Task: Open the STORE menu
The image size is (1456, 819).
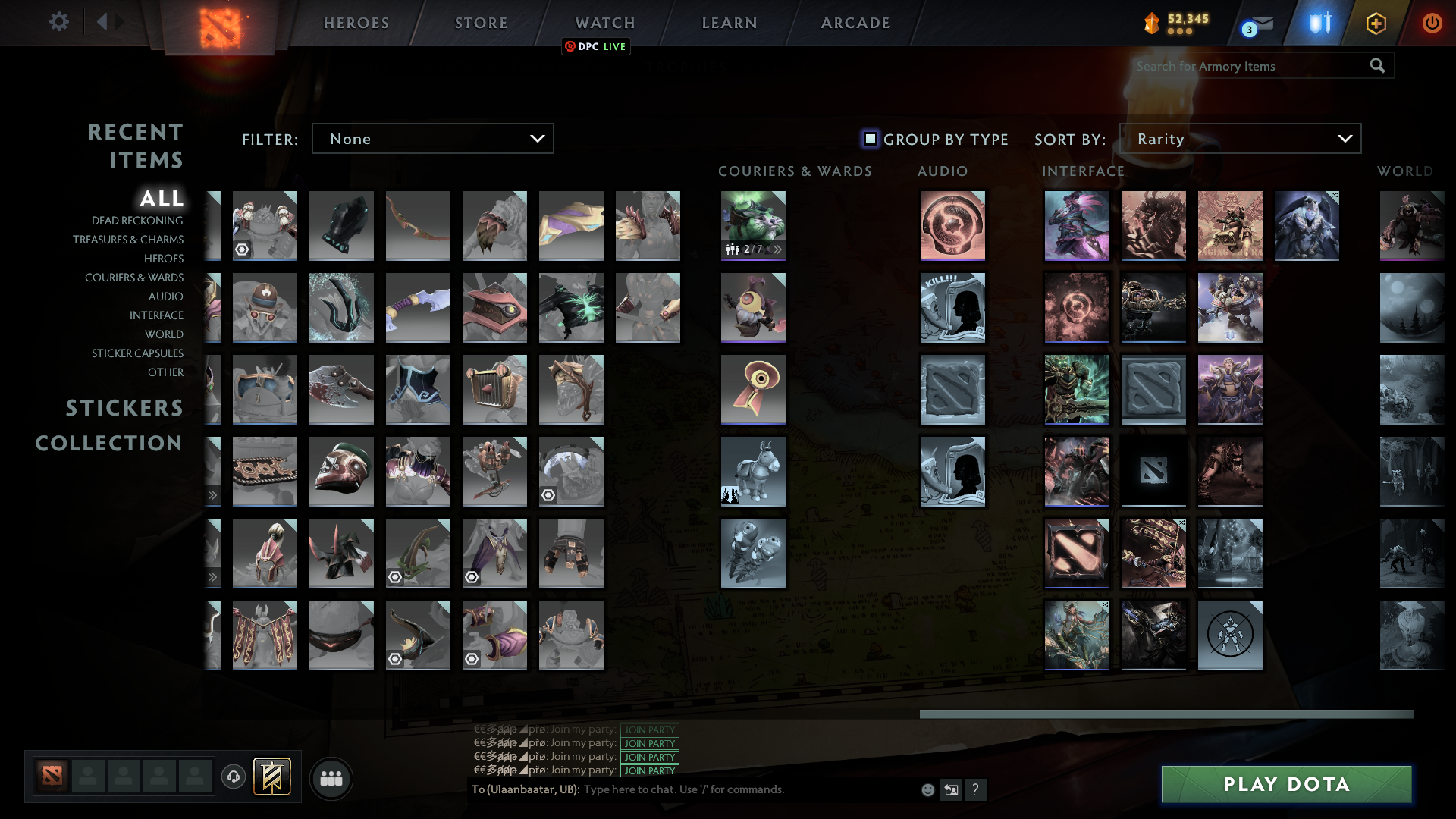Action: pos(481,23)
